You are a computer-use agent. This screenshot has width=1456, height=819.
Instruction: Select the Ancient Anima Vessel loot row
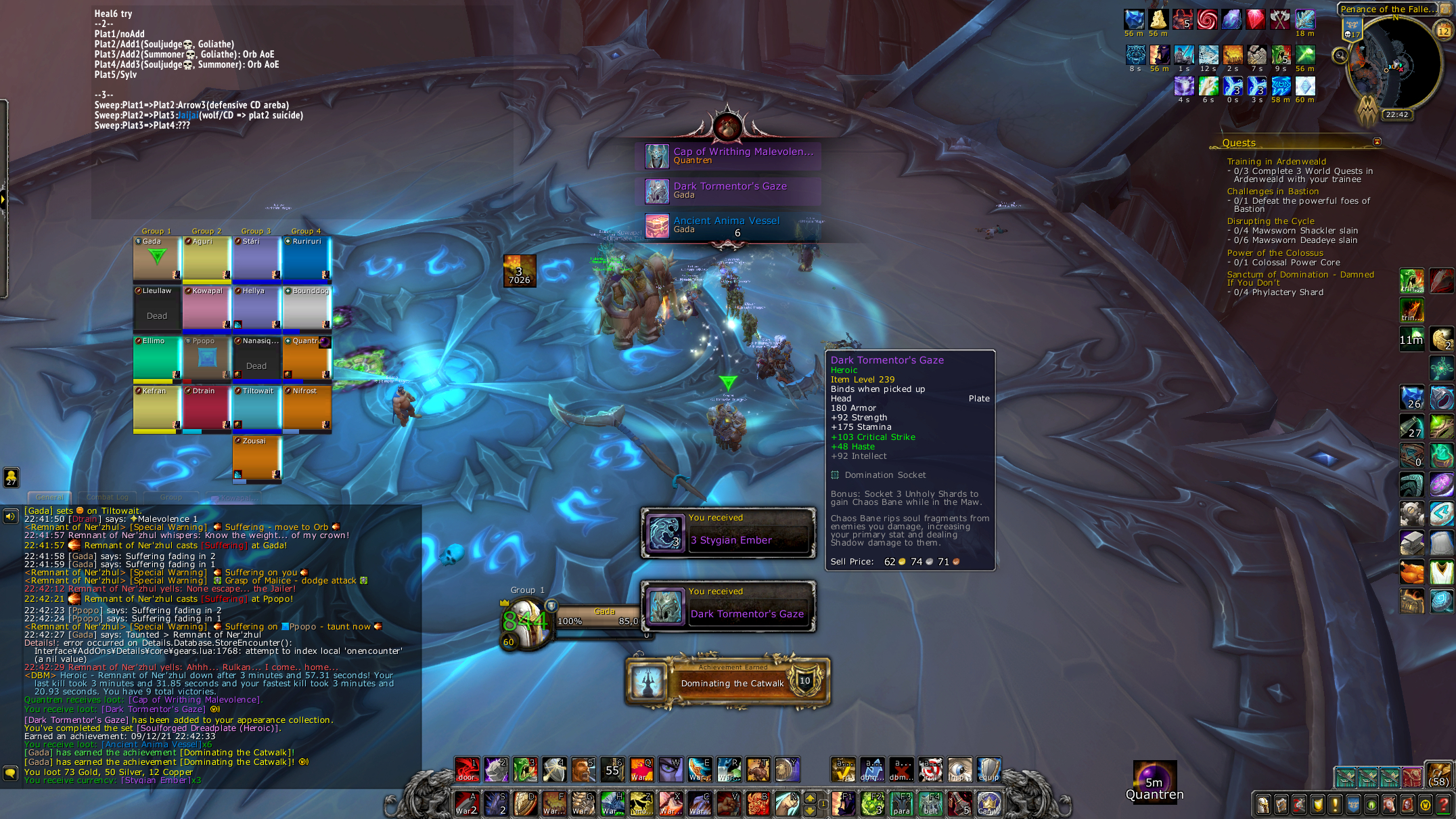coord(733,225)
